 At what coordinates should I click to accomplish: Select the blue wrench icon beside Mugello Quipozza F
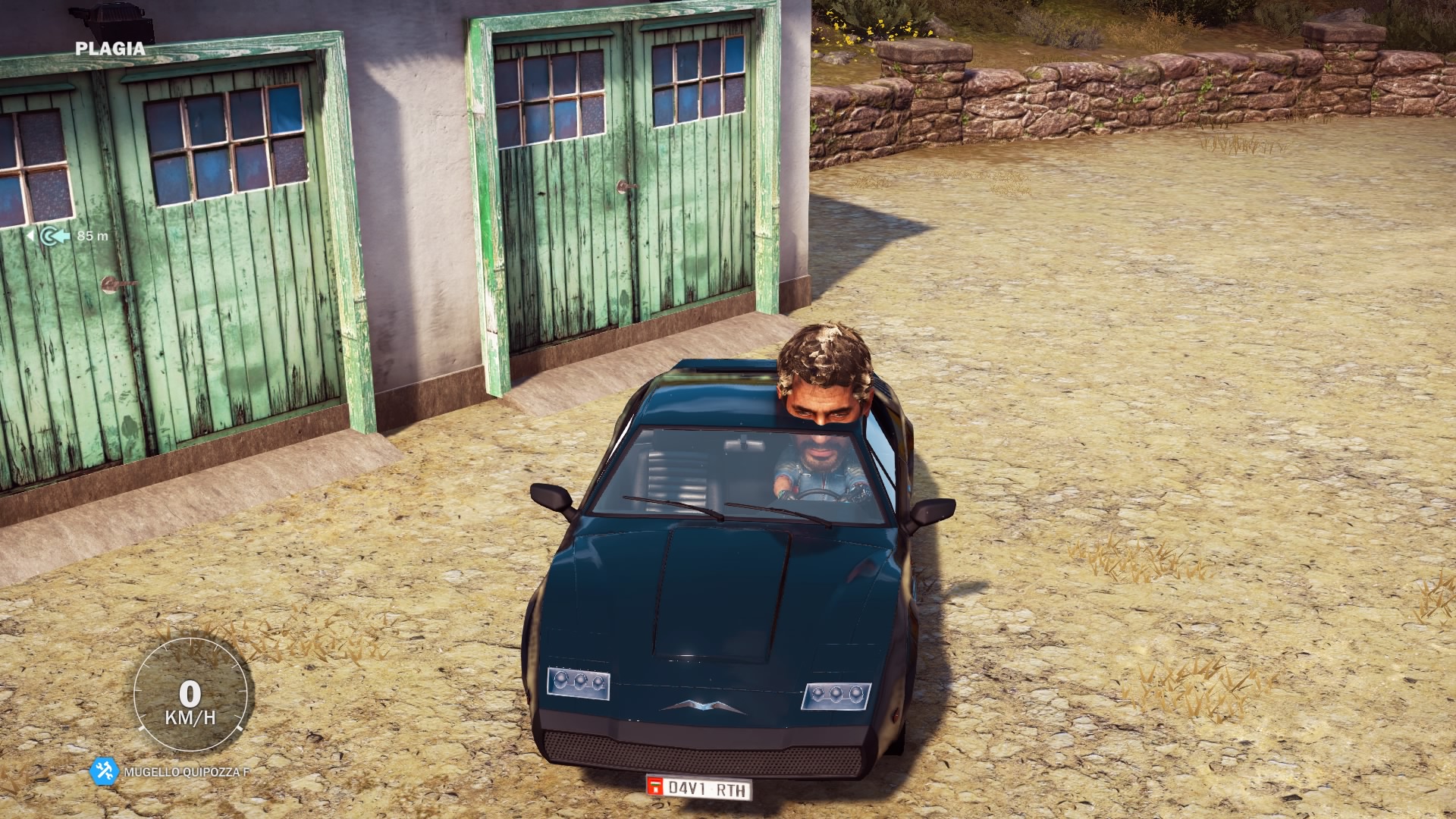pos(104,771)
